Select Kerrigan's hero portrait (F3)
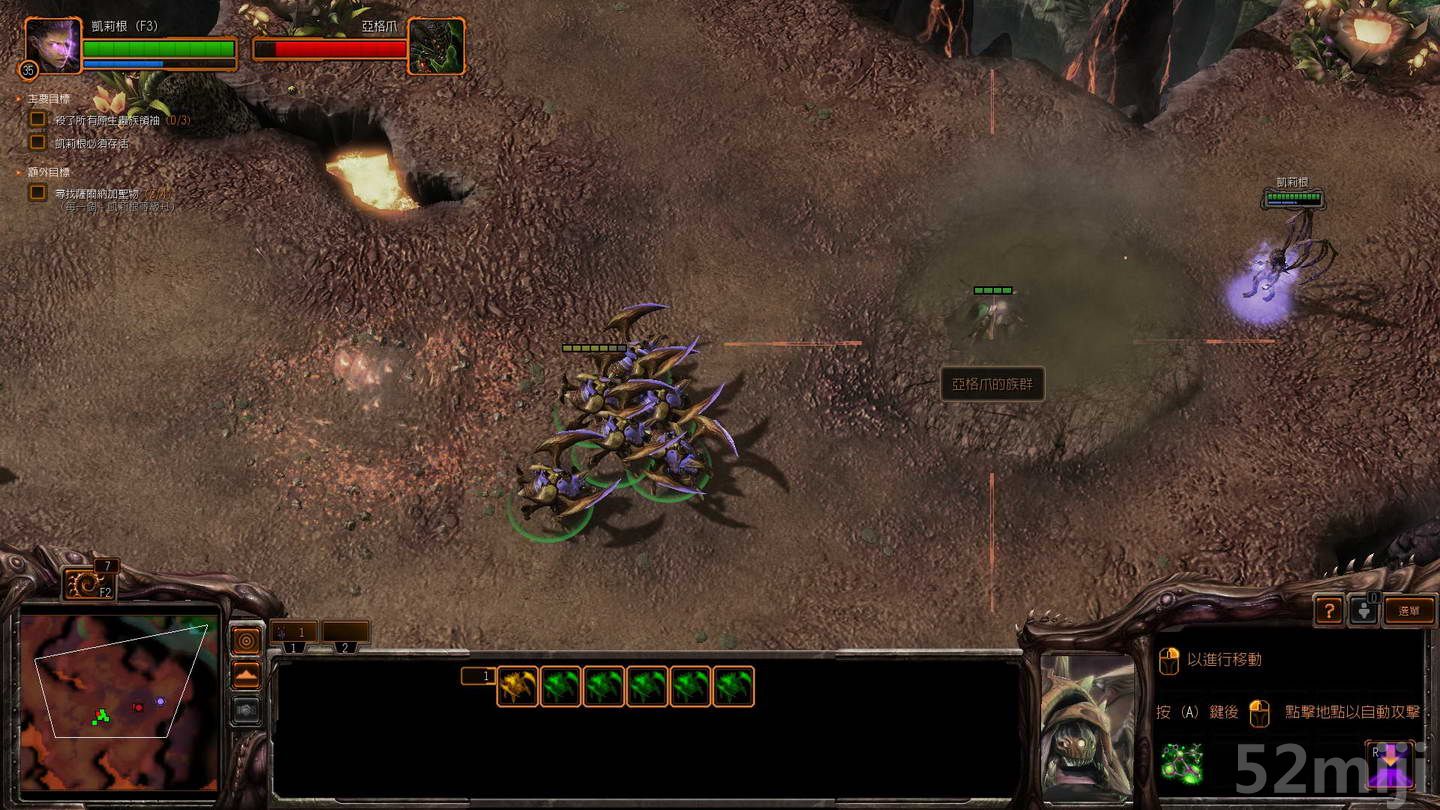 click(50, 47)
